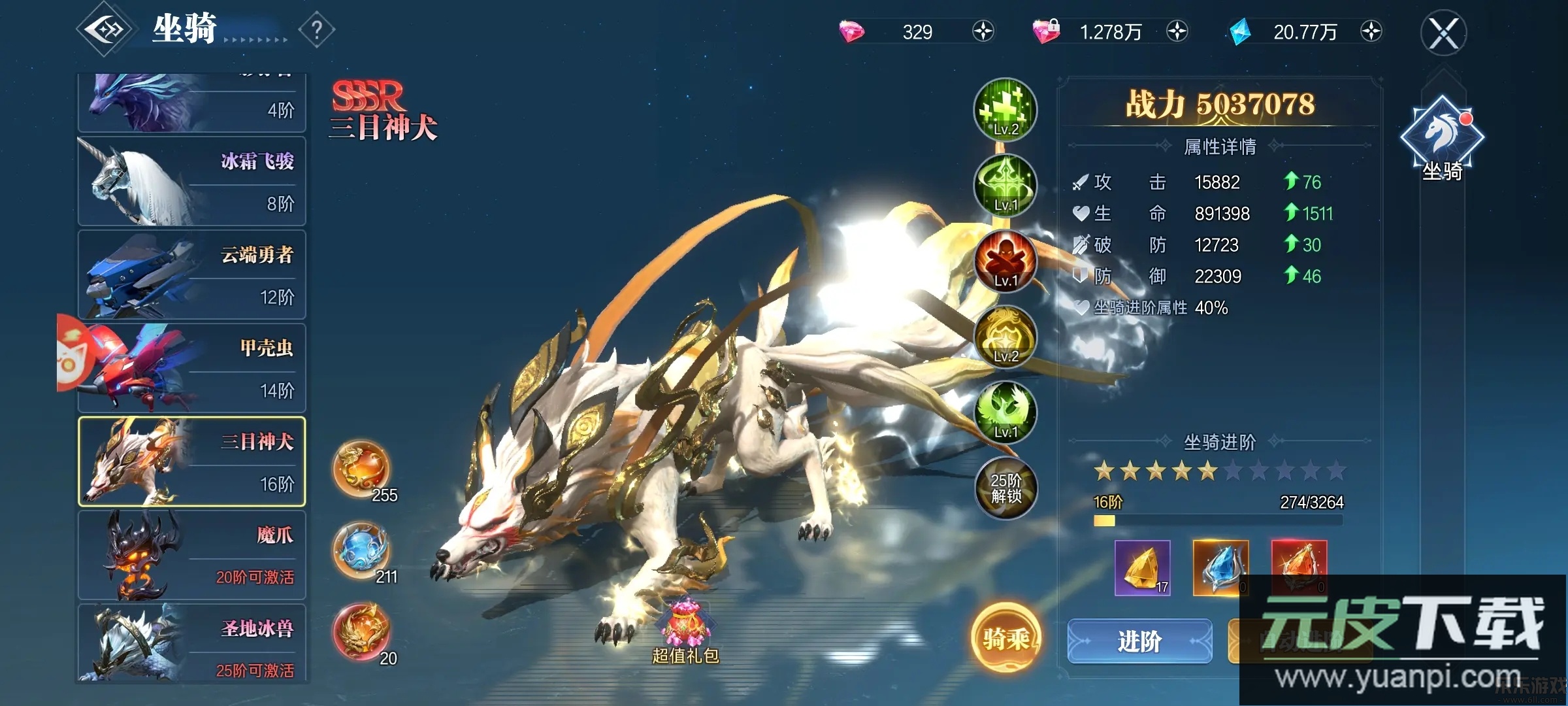Add more red diamonds via the plus button
The image size is (1568, 706).
(x=983, y=31)
